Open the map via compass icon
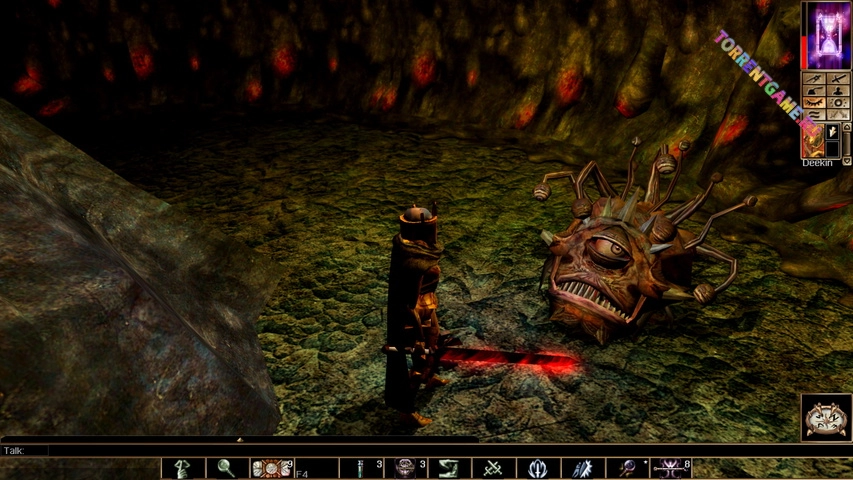 [x=814, y=77]
